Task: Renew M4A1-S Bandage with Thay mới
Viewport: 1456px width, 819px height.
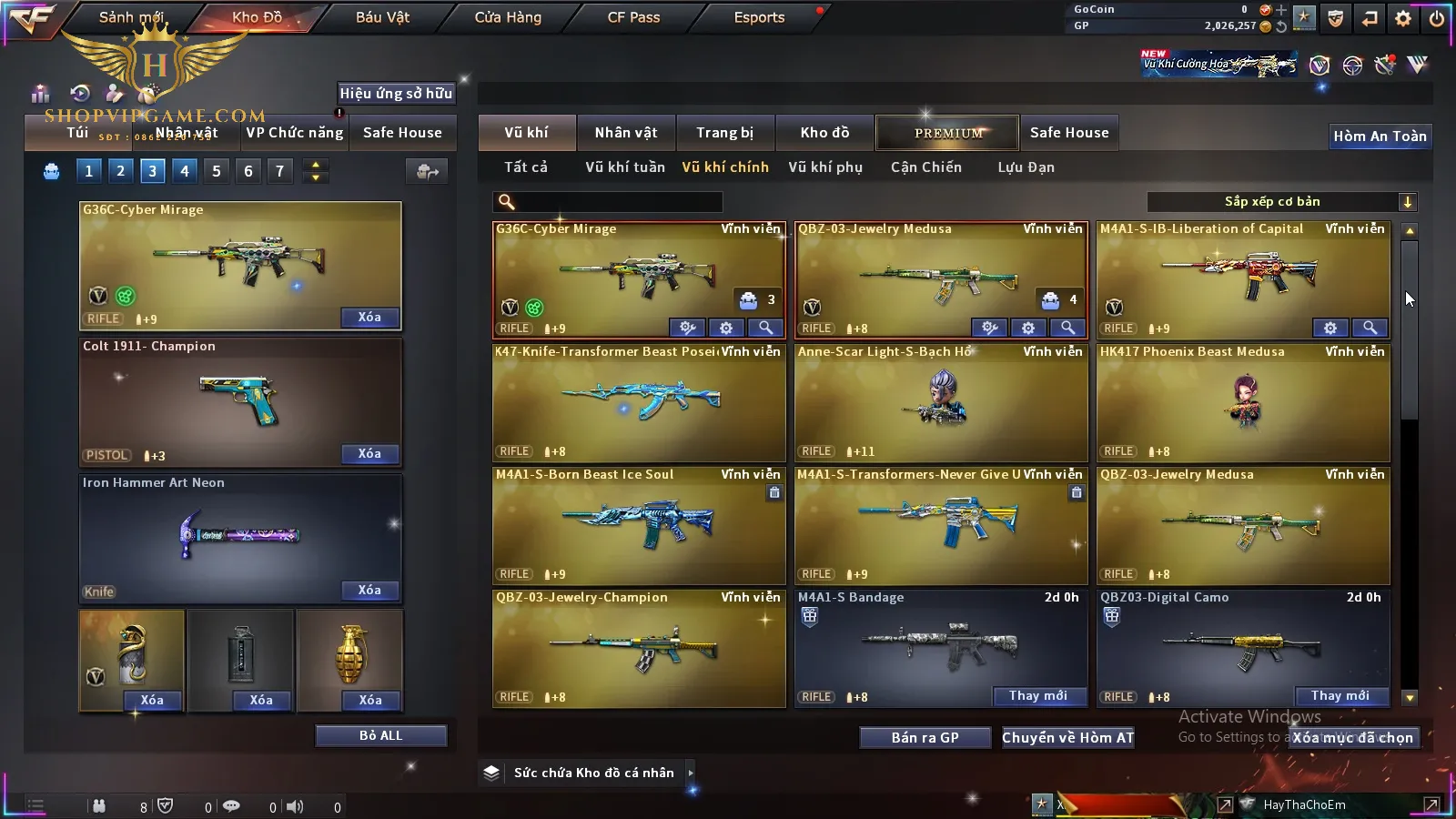Action: 1038,696
